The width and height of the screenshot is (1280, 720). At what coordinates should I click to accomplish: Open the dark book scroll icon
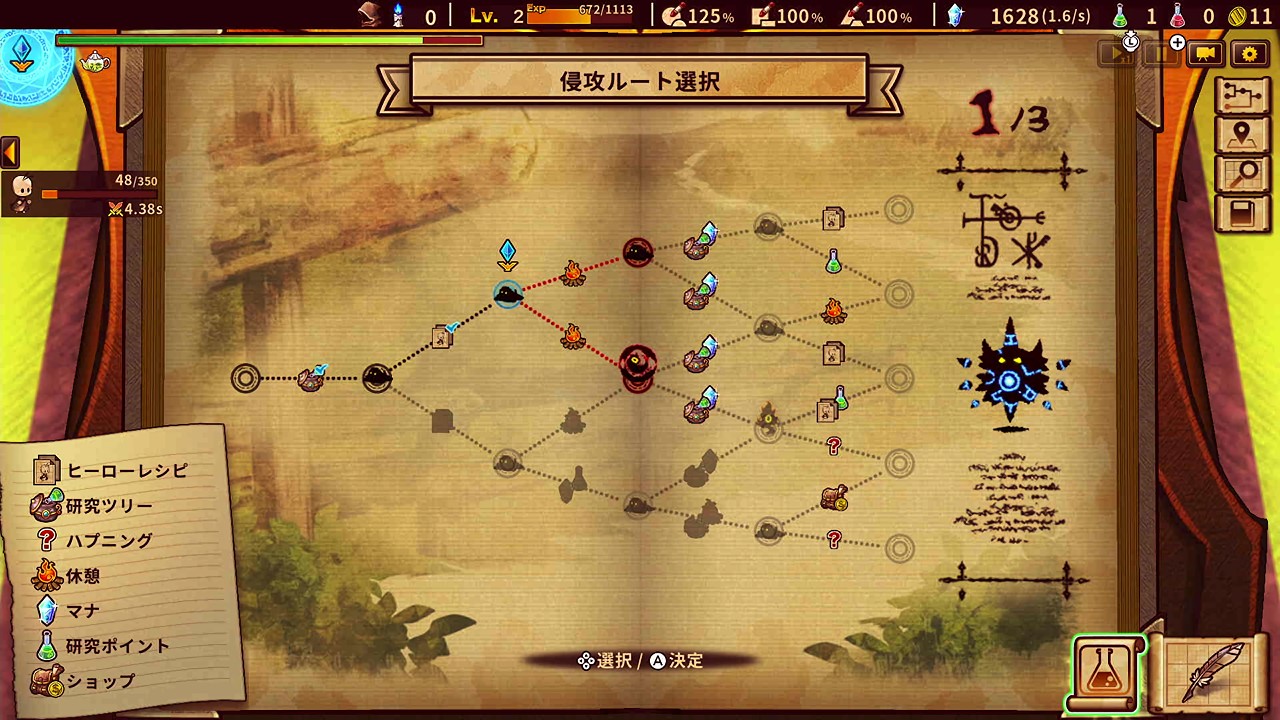click(1243, 214)
